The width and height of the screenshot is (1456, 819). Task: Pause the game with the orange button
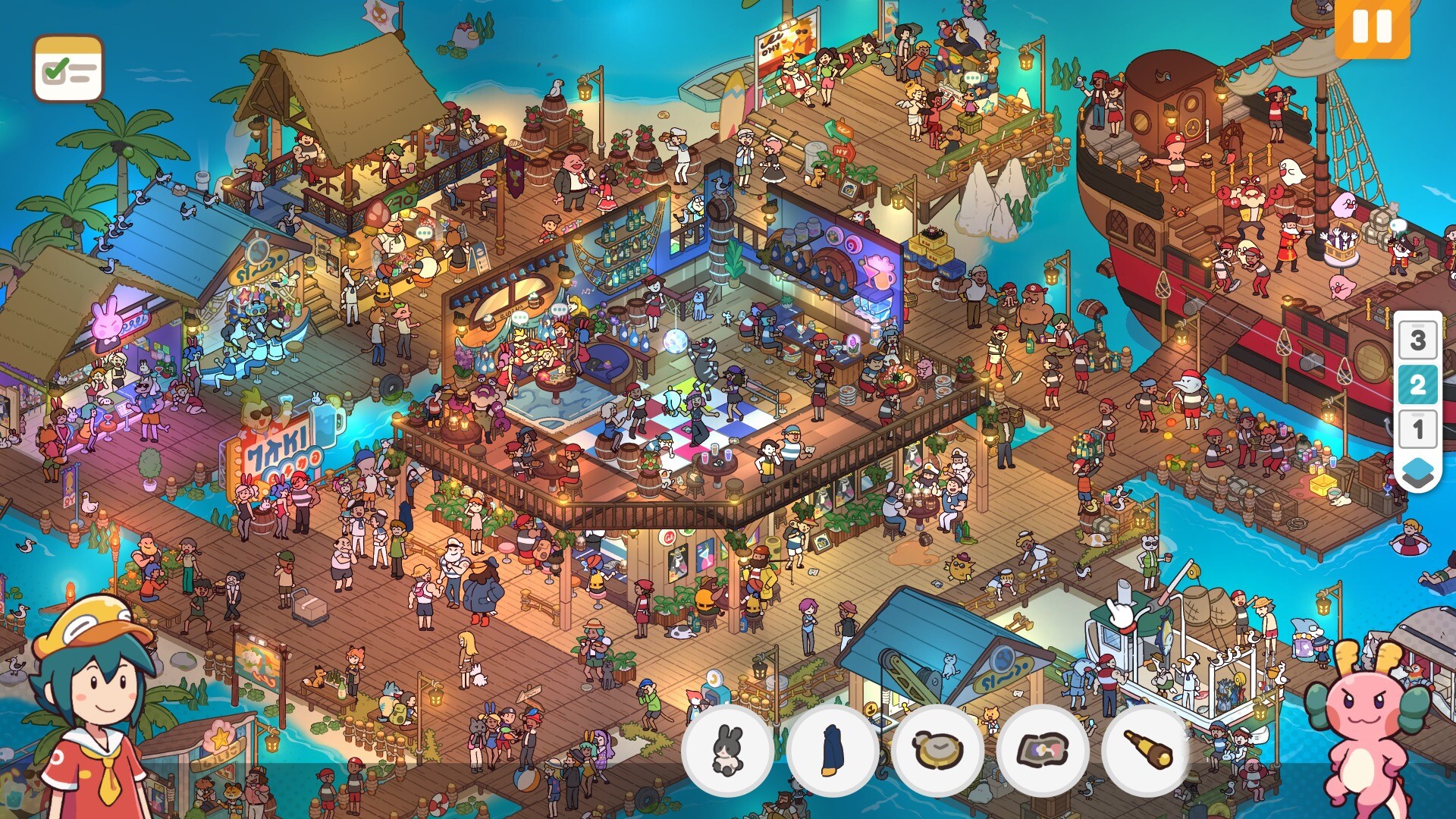1372,27
